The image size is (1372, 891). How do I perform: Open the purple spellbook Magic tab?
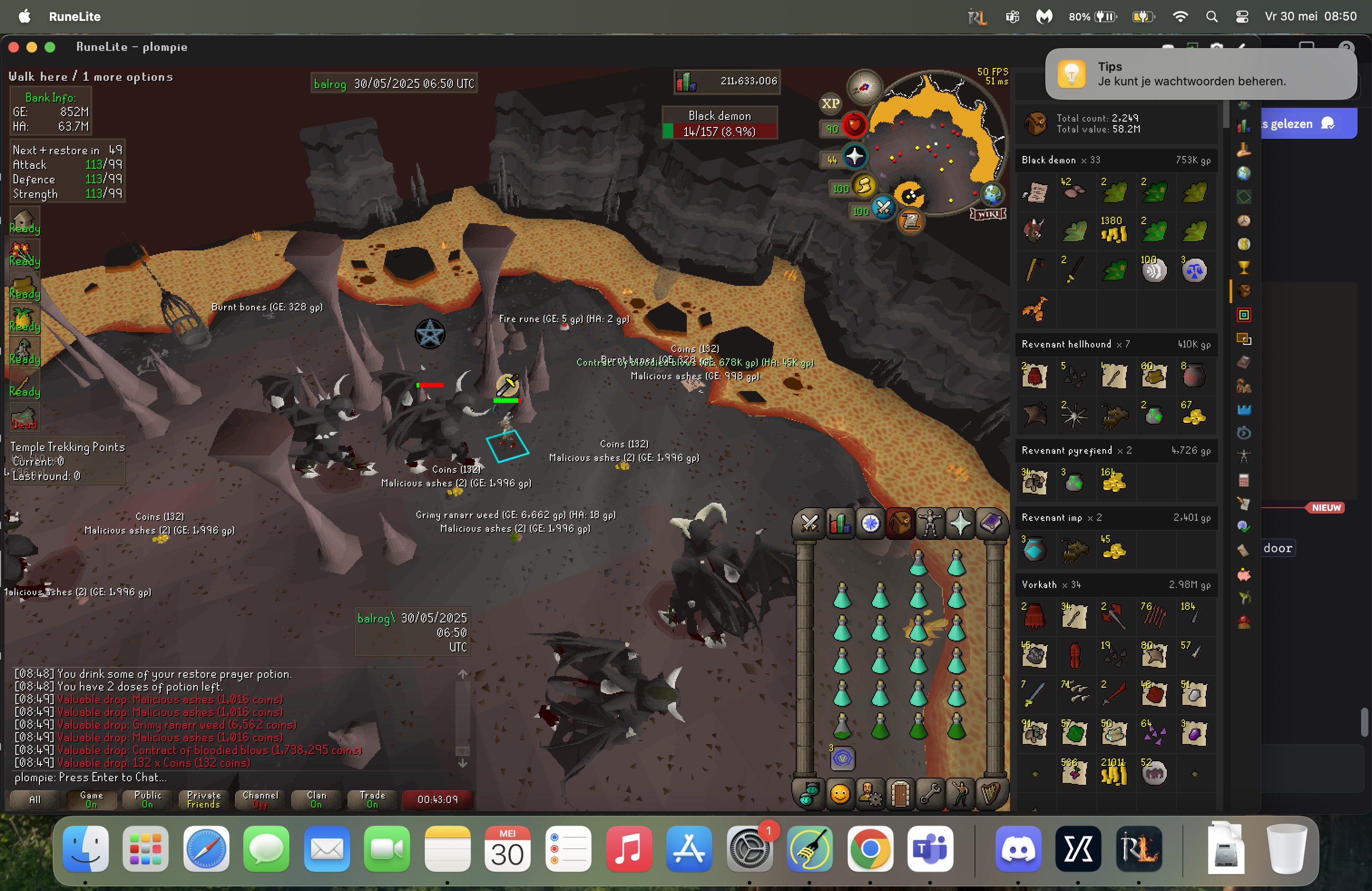[991, 524]
